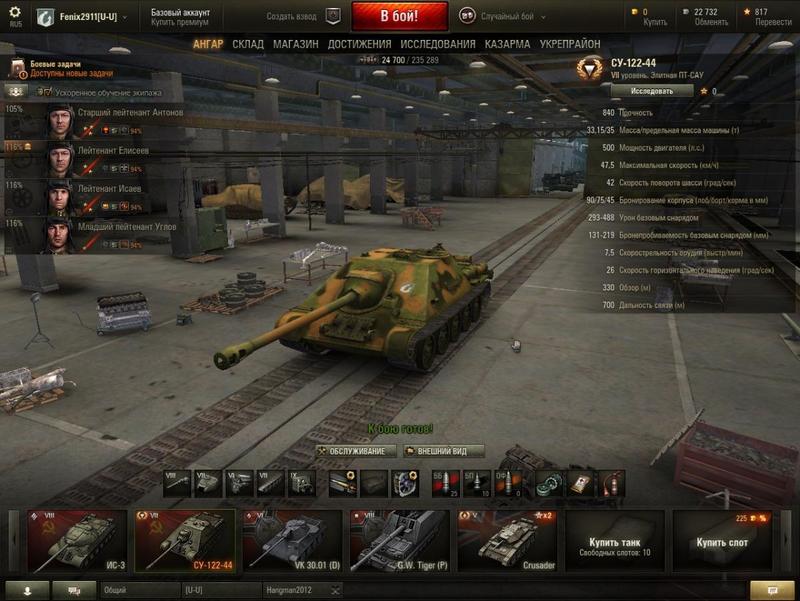This screenshot has height=601, width=800.
Task: Click the Купить танк slot
Action: pyautogui.click(x=614, y=541)
